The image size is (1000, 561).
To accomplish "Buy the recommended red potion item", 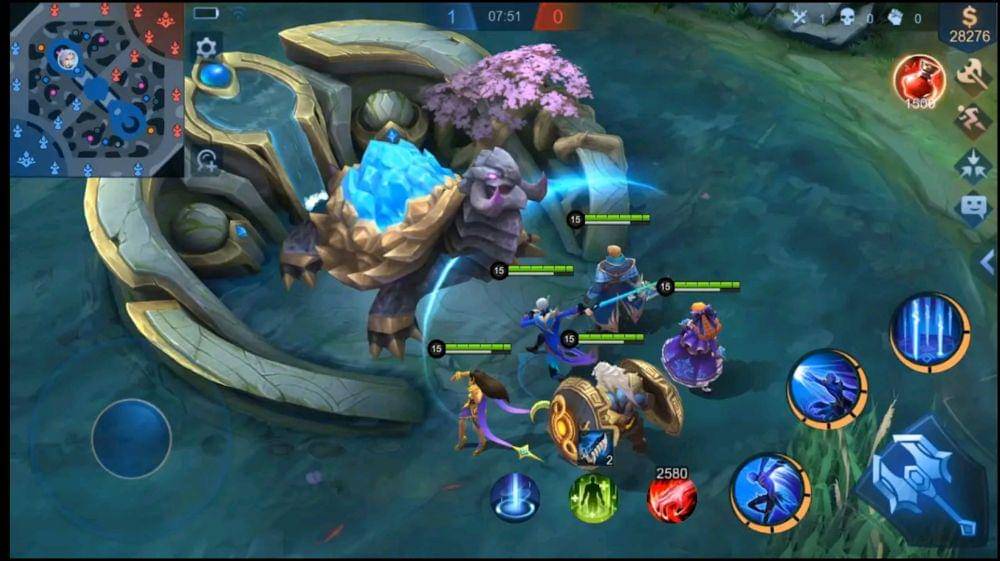I will 920,80.
